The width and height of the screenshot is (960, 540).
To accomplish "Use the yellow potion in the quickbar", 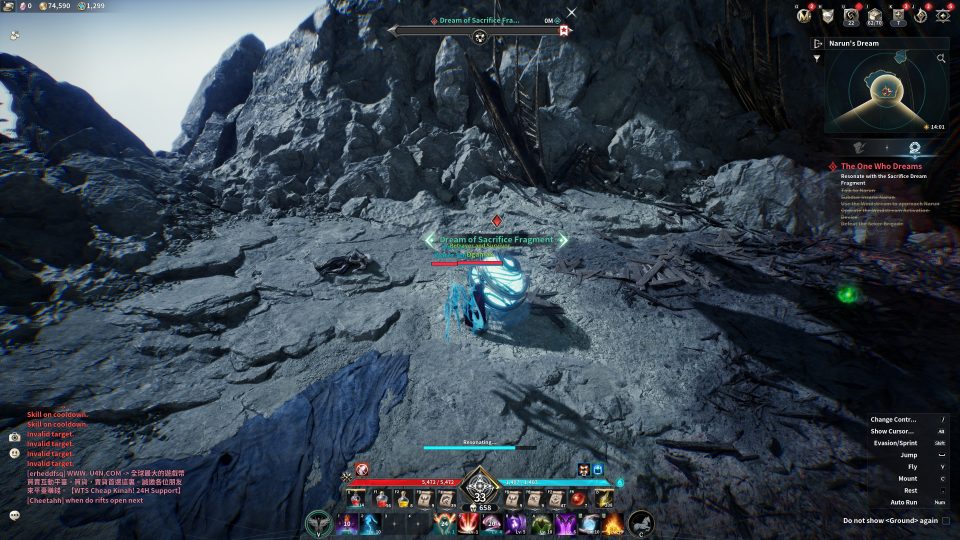I will pyautogui.click(x=403, y=498).
